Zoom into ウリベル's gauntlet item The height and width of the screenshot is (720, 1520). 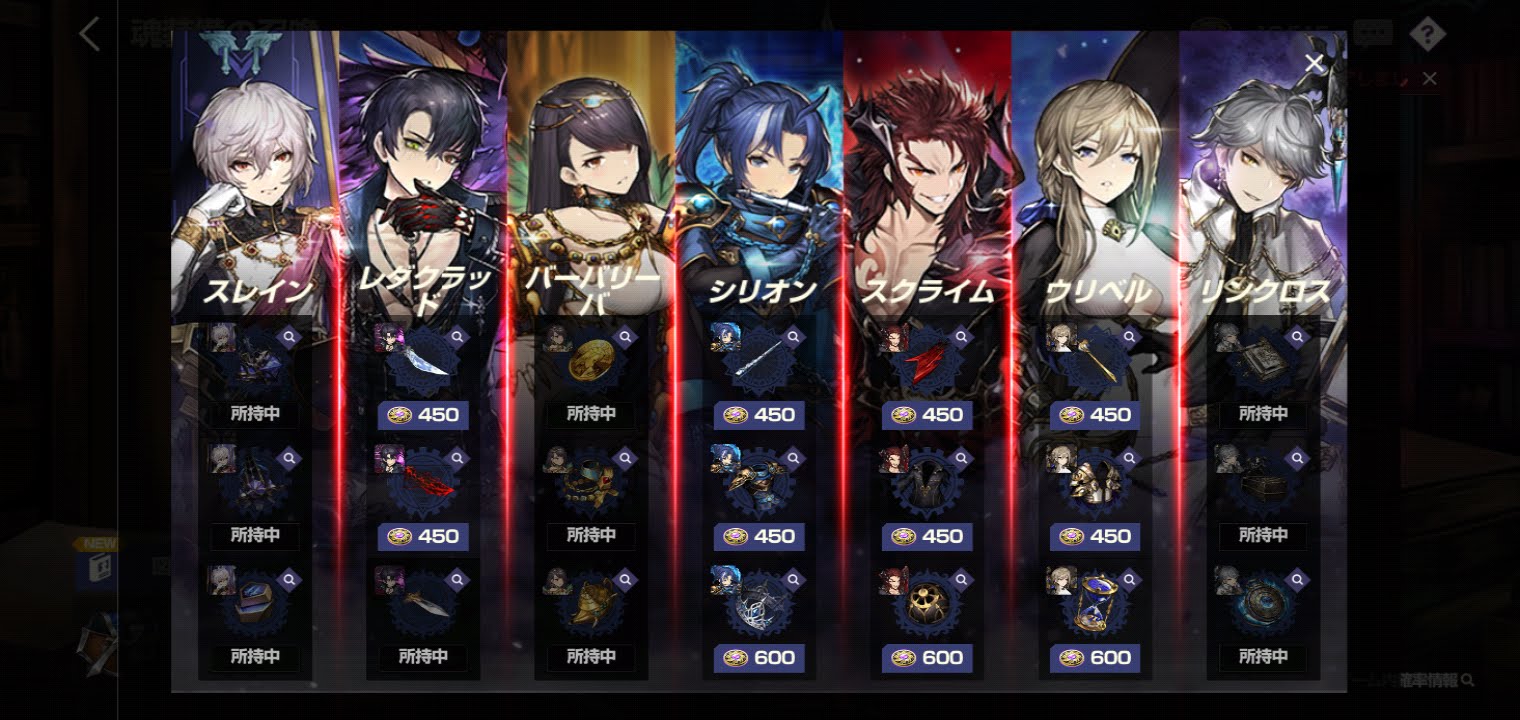point(1131,457)
